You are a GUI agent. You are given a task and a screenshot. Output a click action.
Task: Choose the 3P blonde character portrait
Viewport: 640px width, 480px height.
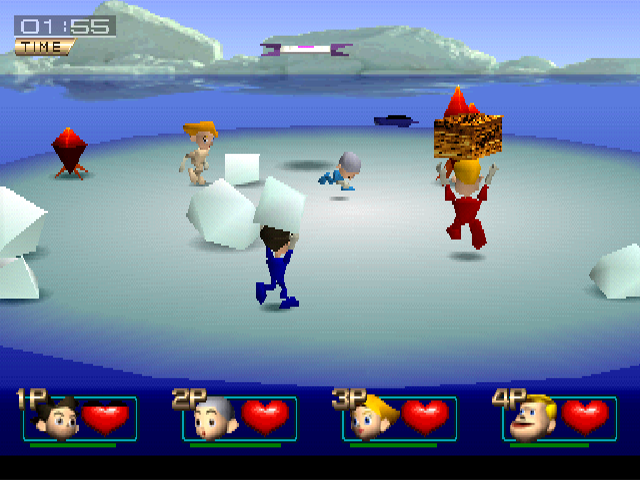point(371,418)
